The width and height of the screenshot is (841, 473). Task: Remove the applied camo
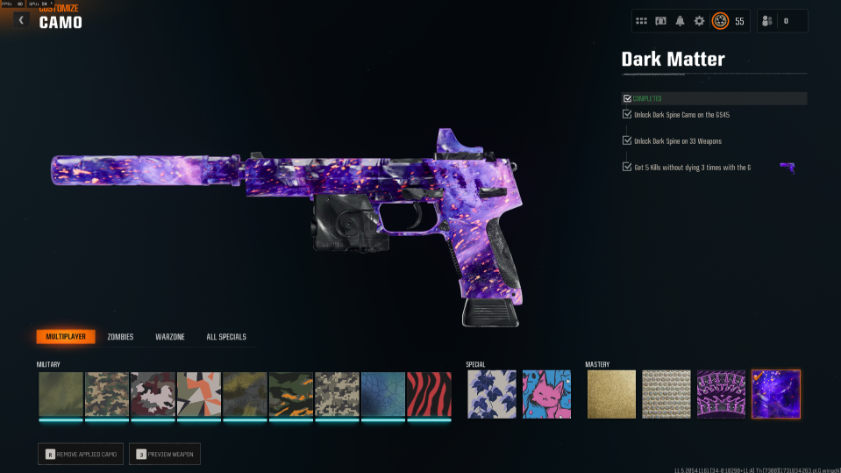tap(81, 454)
